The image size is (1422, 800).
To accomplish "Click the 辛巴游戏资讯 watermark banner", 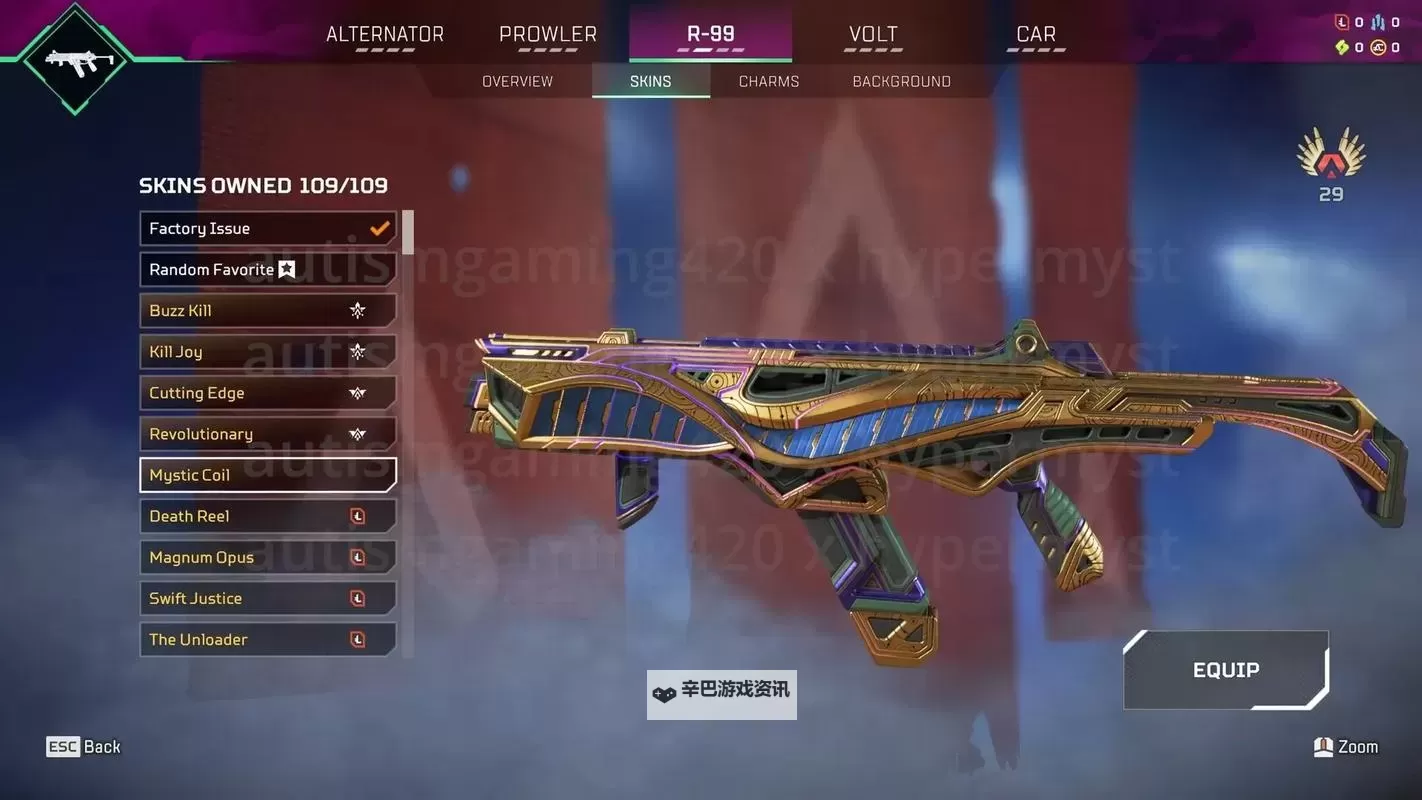I will click(721, 693).
